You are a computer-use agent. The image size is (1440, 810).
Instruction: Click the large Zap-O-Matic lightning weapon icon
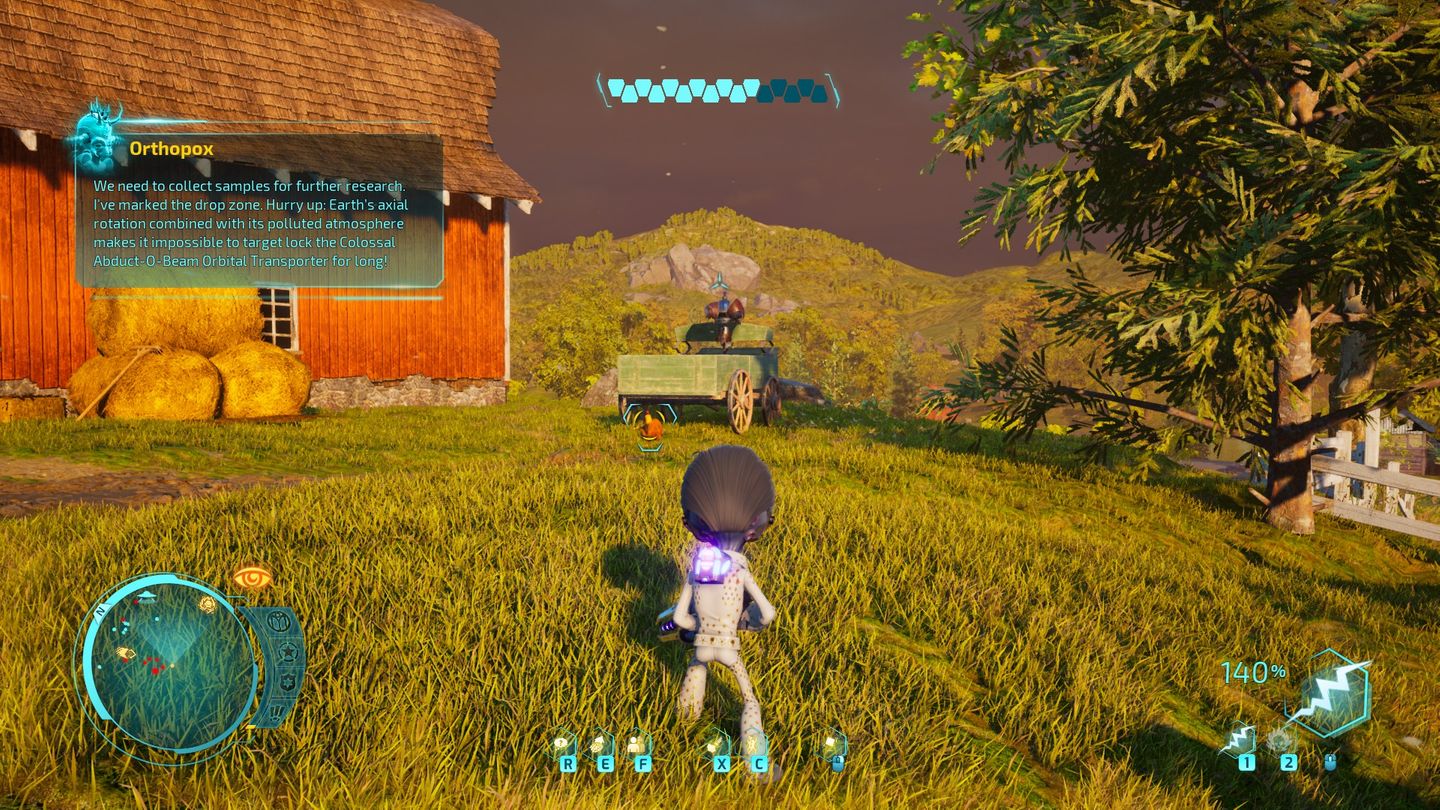1329,694
